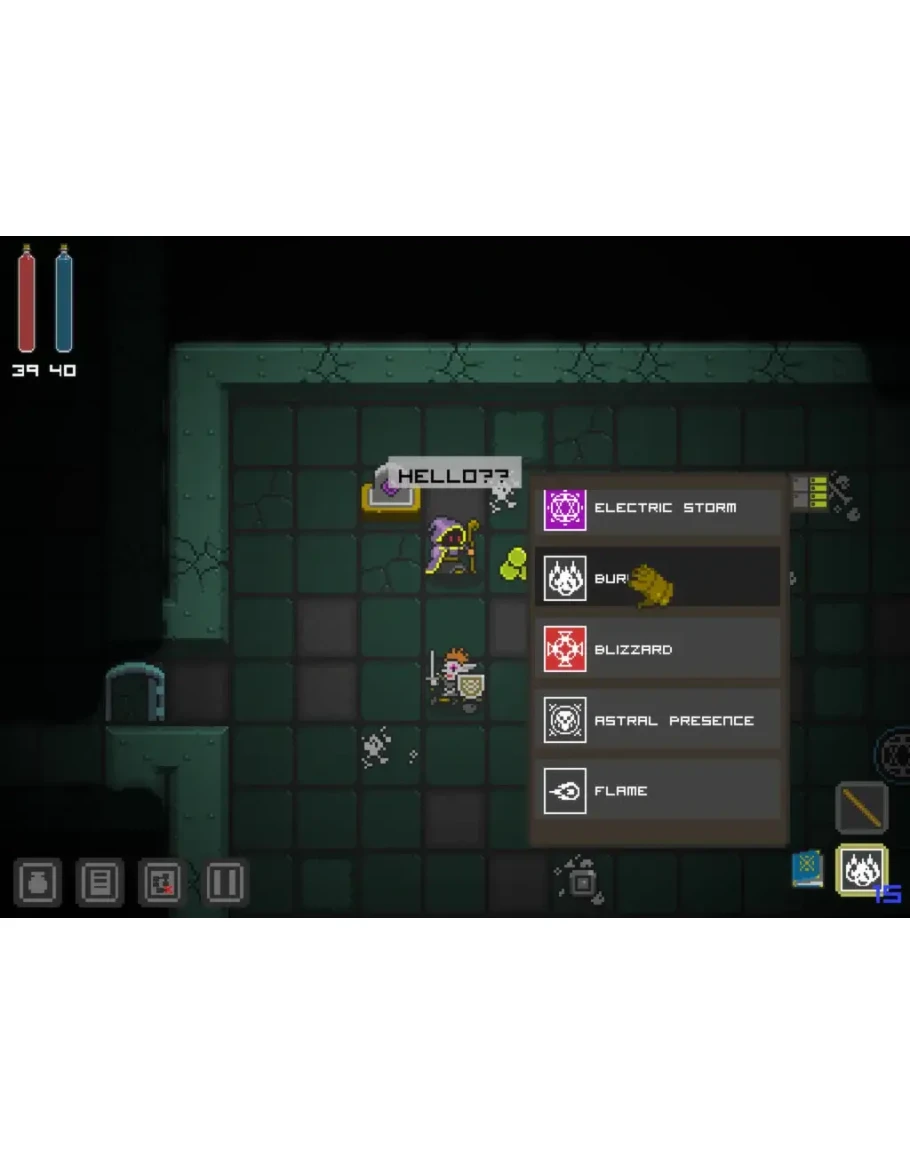This screenshot has height=1155, width=910.
Task: Choose the highlighted burning spell entry
Action: point(657,578)
